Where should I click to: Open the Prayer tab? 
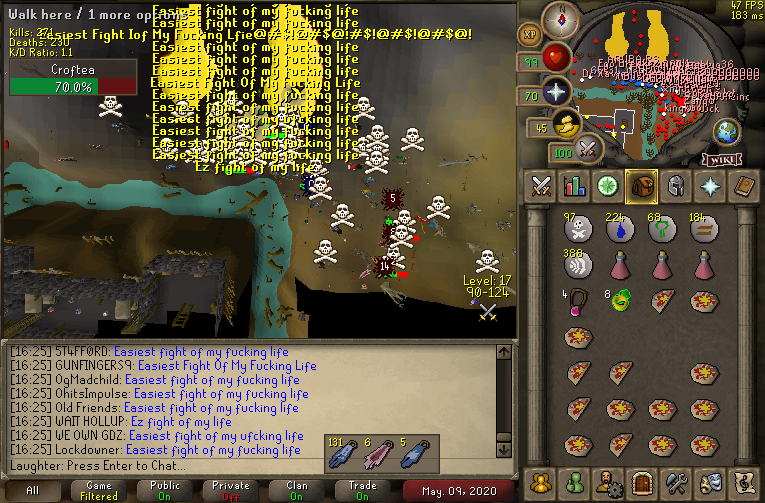coord(710,186)
